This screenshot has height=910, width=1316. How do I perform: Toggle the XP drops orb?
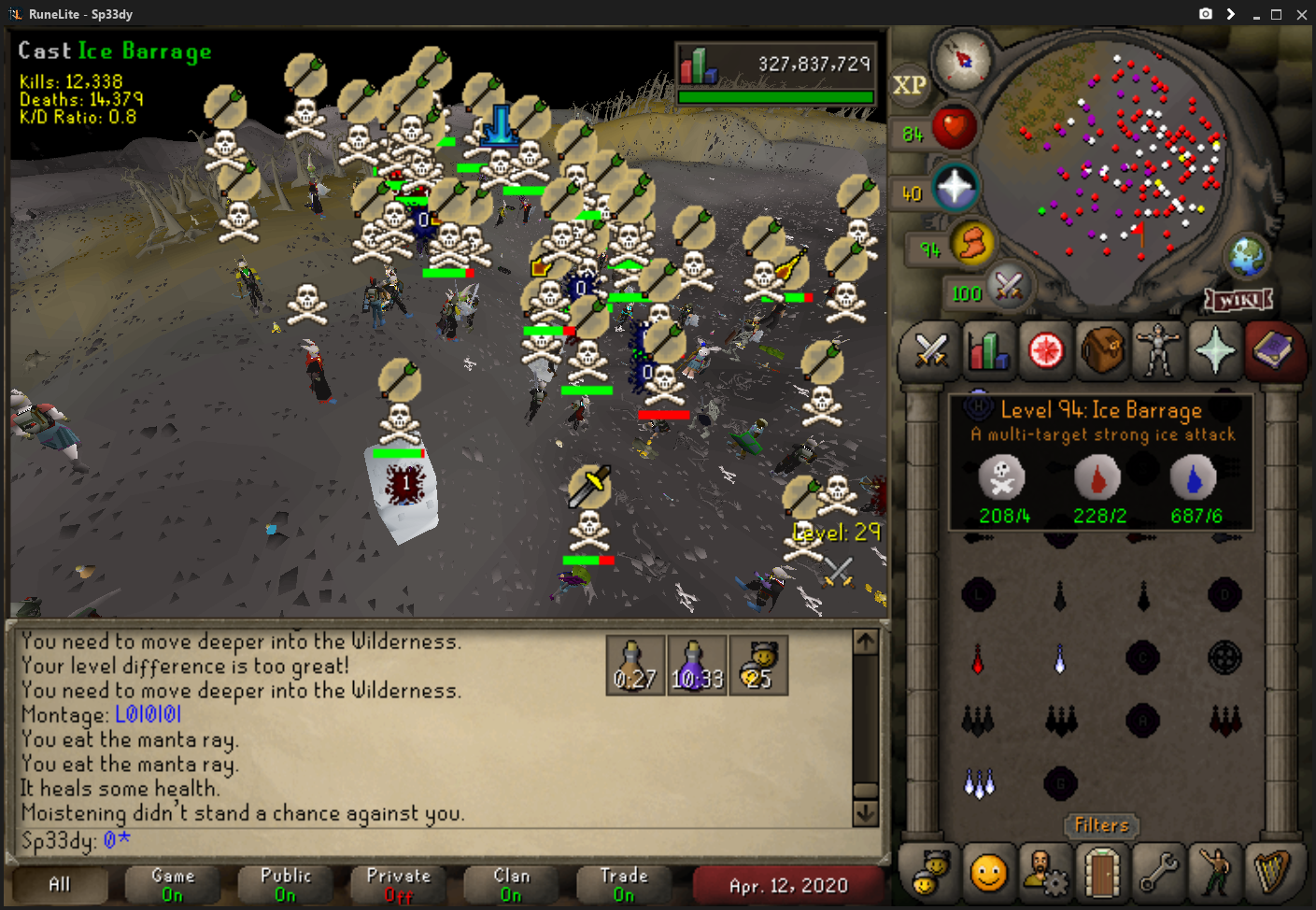pyautogui.click(x=910, y=85)
